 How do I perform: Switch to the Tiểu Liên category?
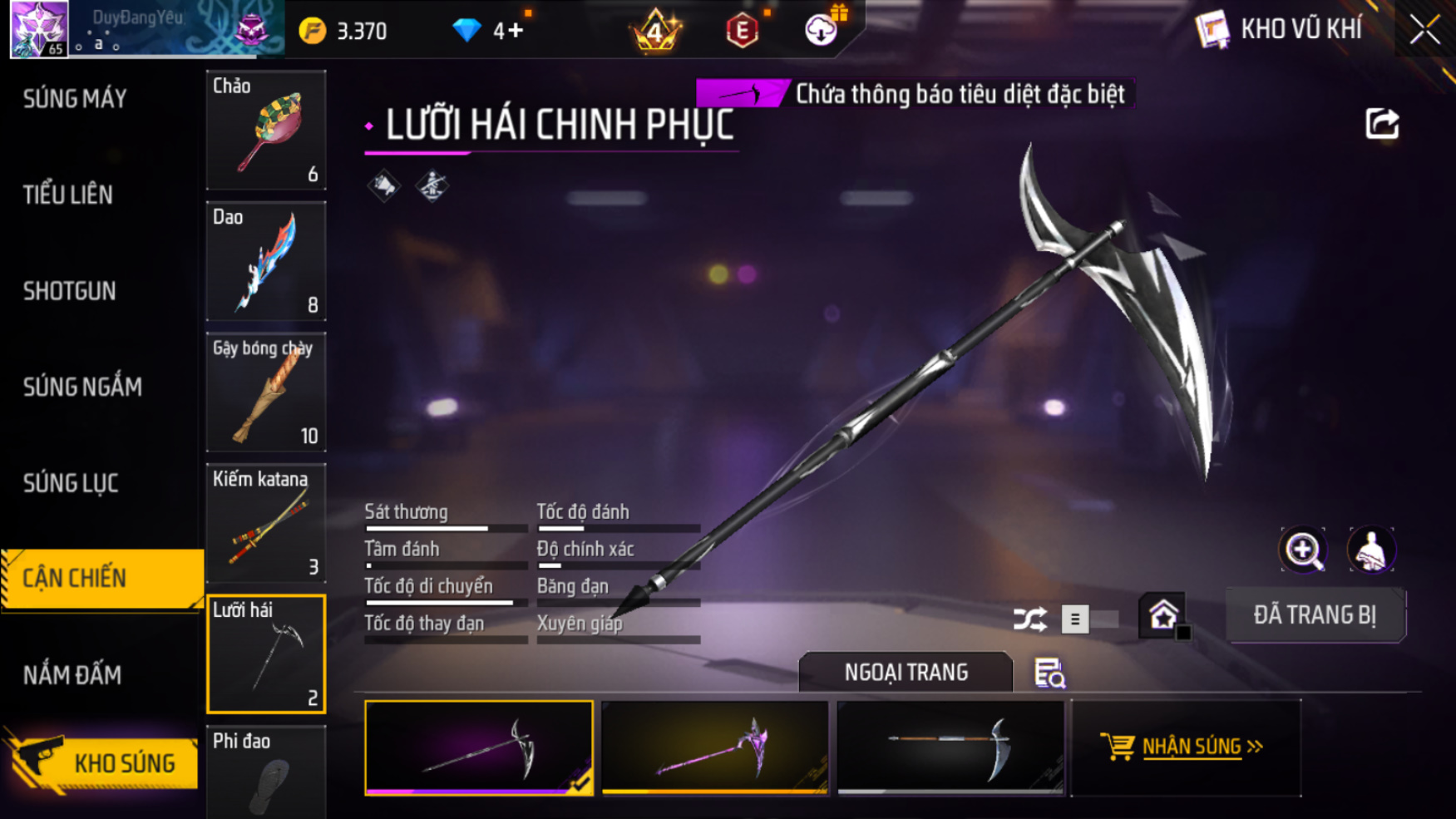(x=68, y=195)
